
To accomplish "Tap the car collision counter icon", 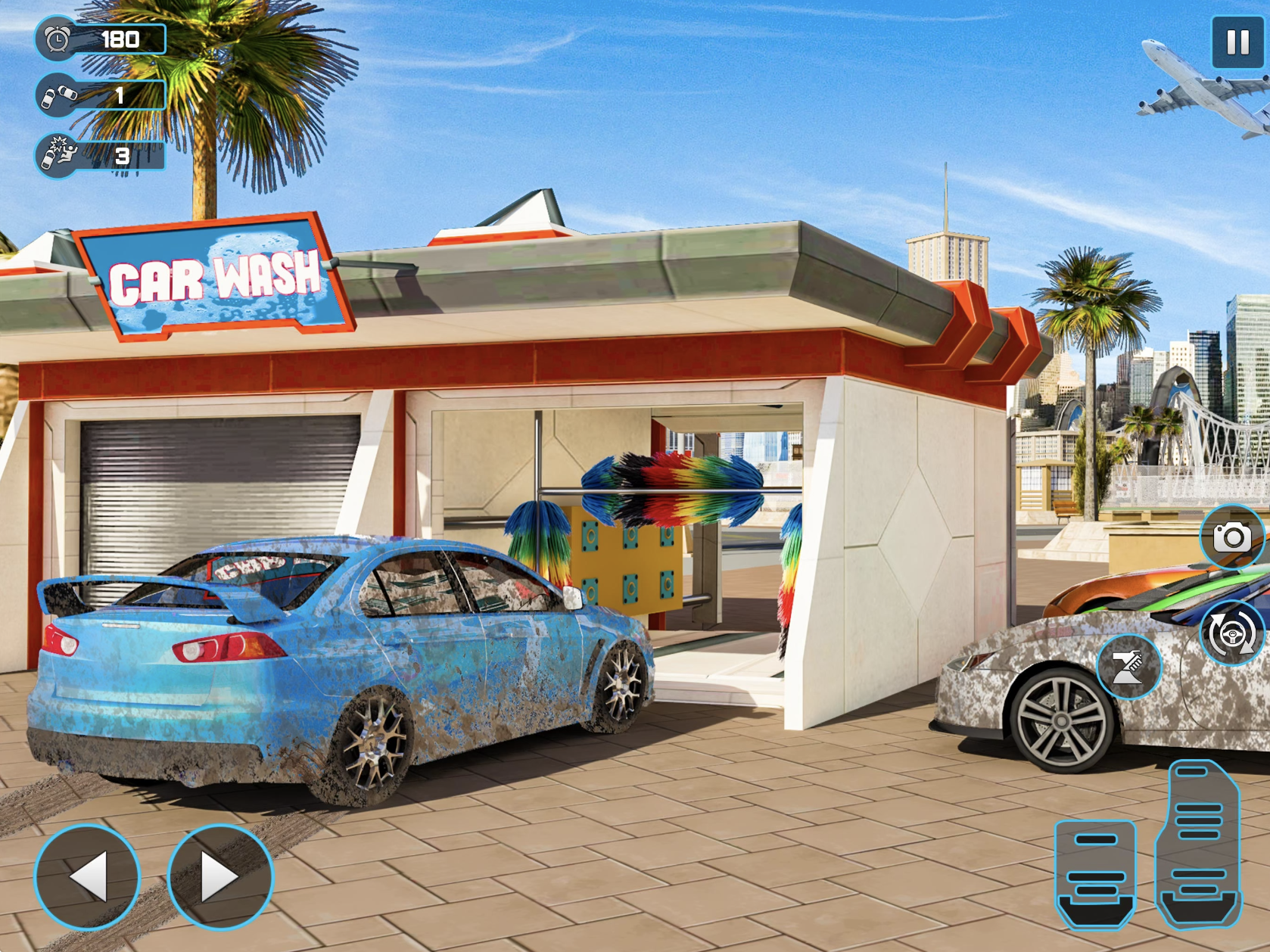I will 56,97.
